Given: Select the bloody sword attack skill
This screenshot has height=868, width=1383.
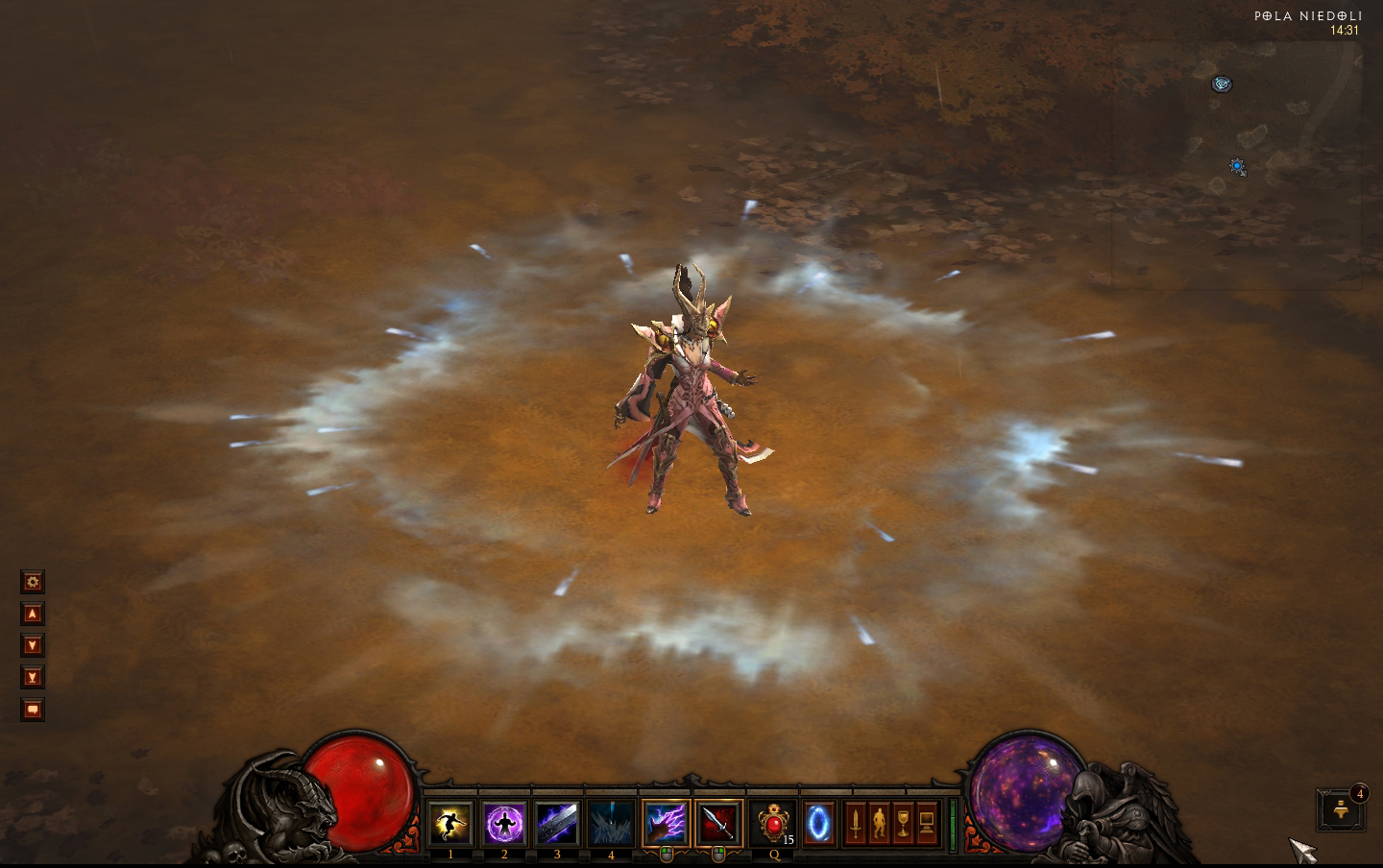Looking at the screenshot, I should (719, 823).
